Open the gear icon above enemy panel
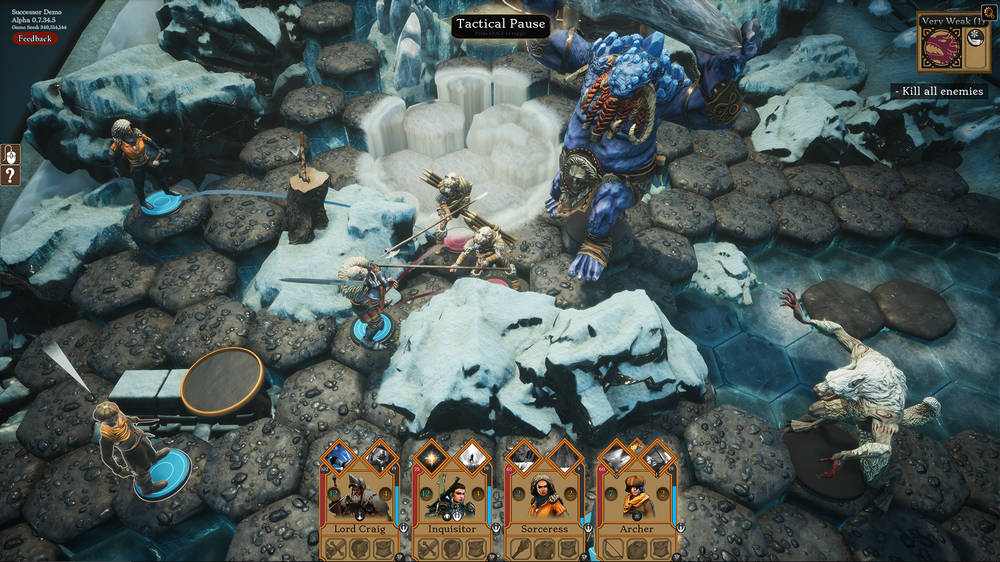 pos(988,11)
